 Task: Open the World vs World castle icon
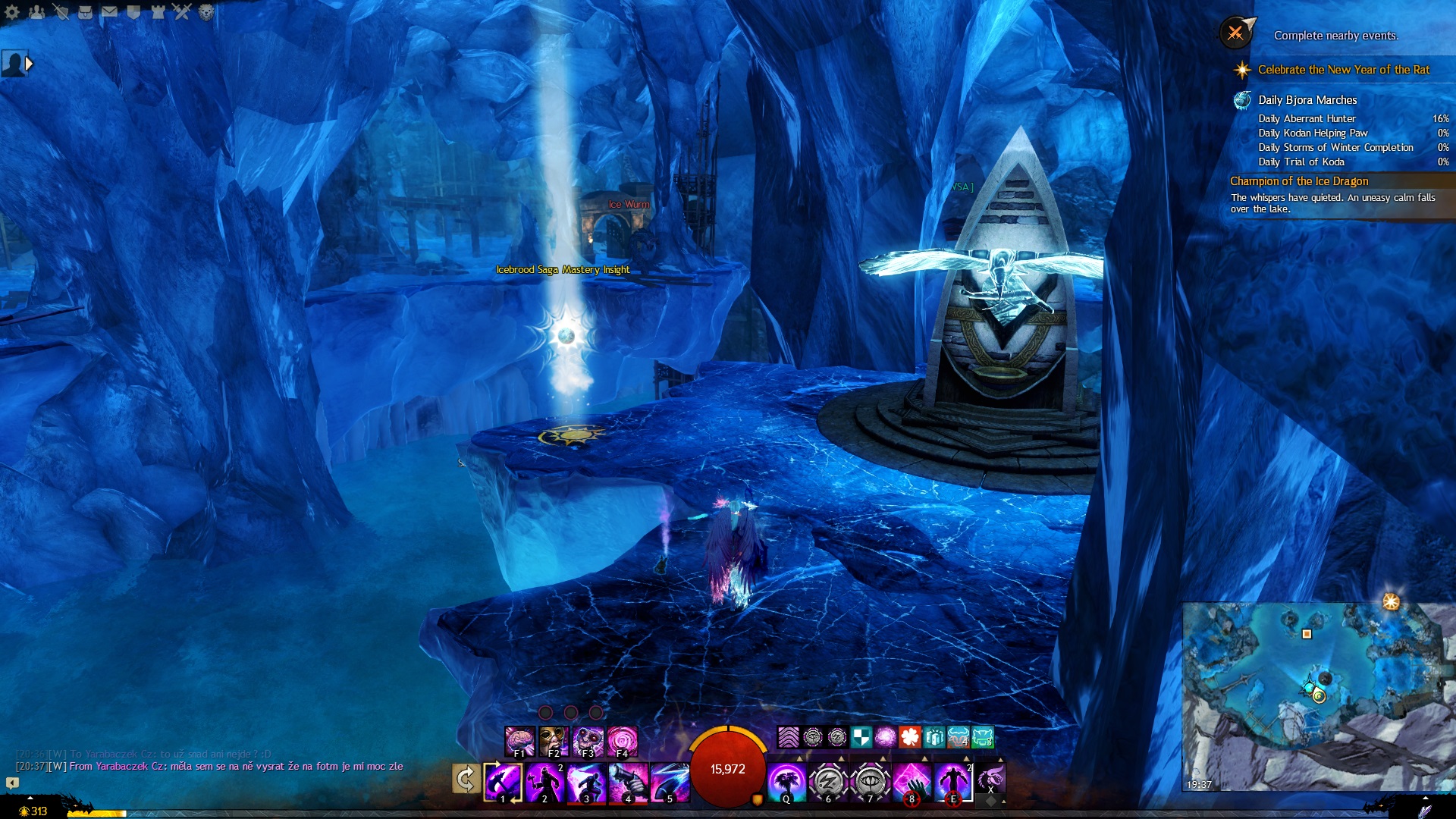(x=158, y=12)
